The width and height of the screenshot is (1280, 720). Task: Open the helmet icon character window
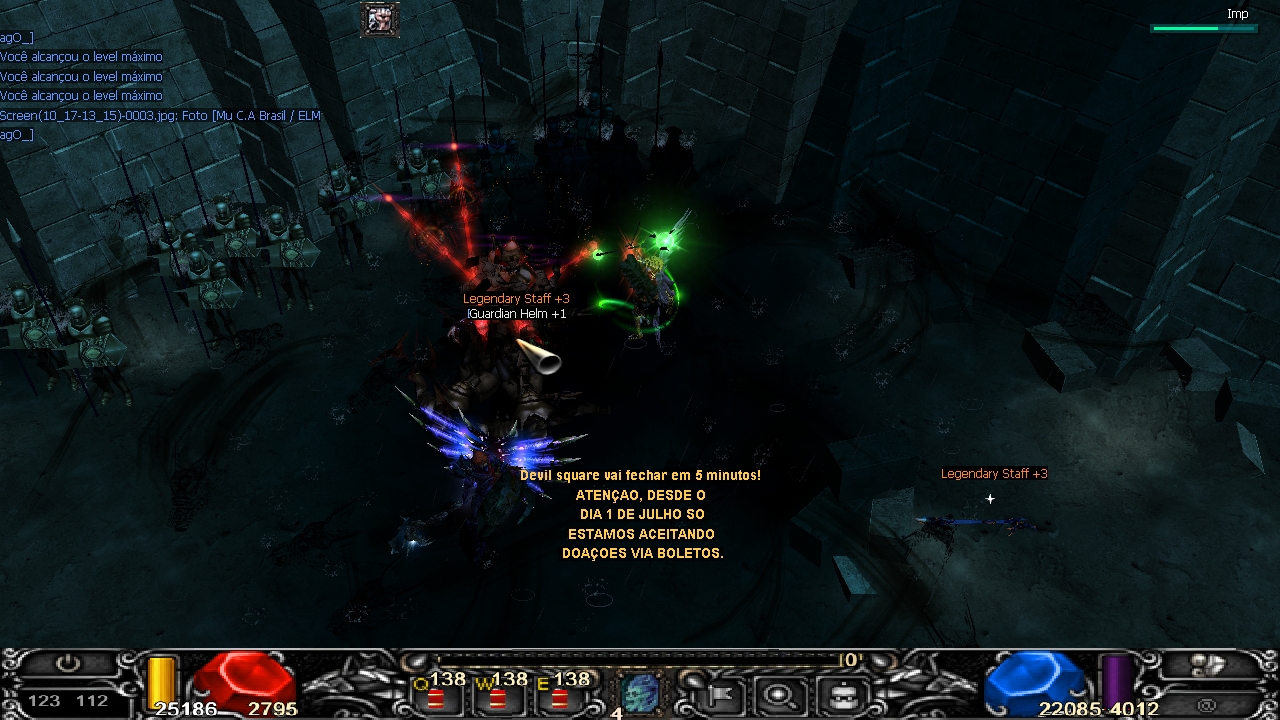coord(838,692)
